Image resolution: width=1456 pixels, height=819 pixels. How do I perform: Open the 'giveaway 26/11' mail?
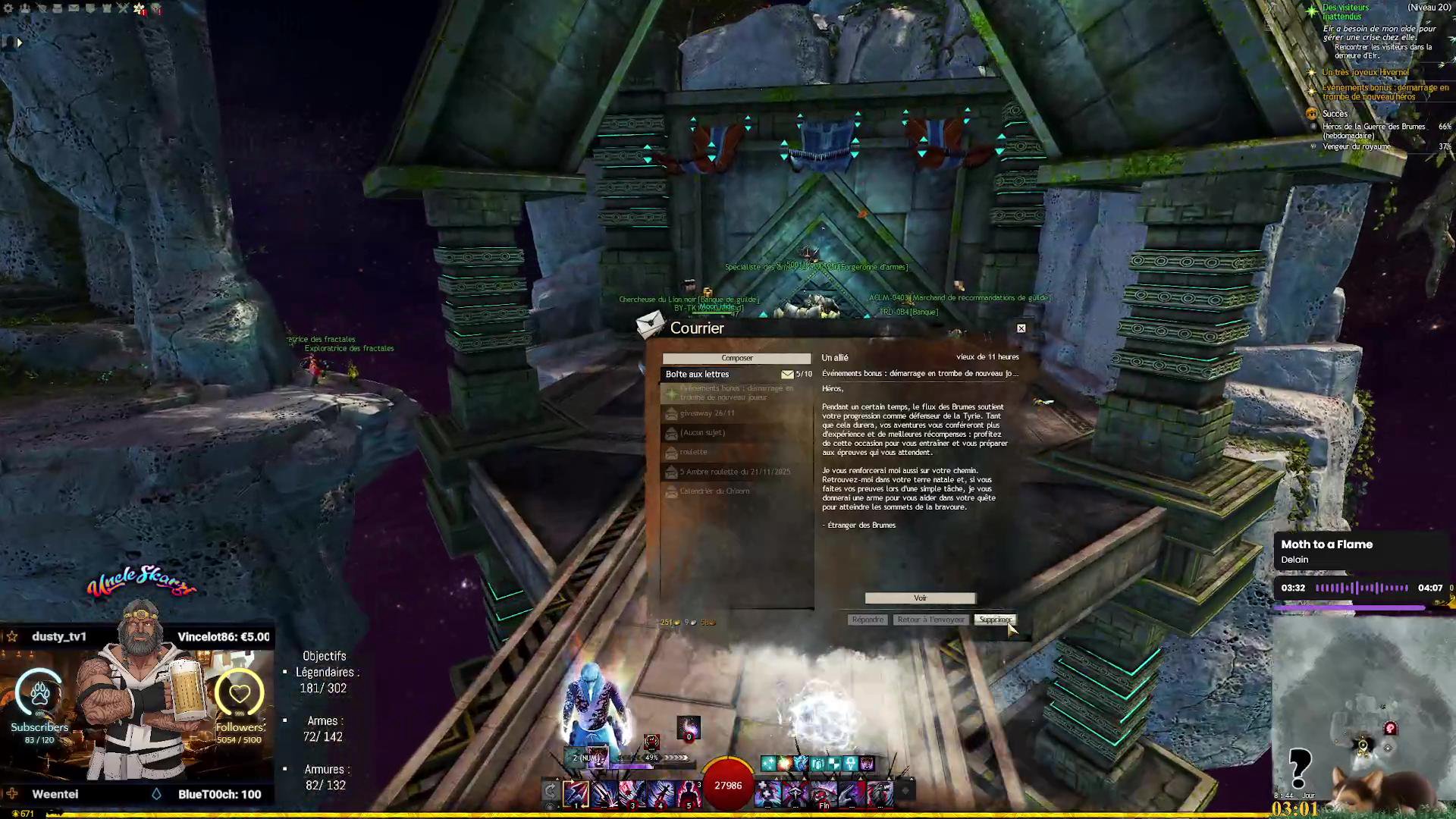coord(707,413)
